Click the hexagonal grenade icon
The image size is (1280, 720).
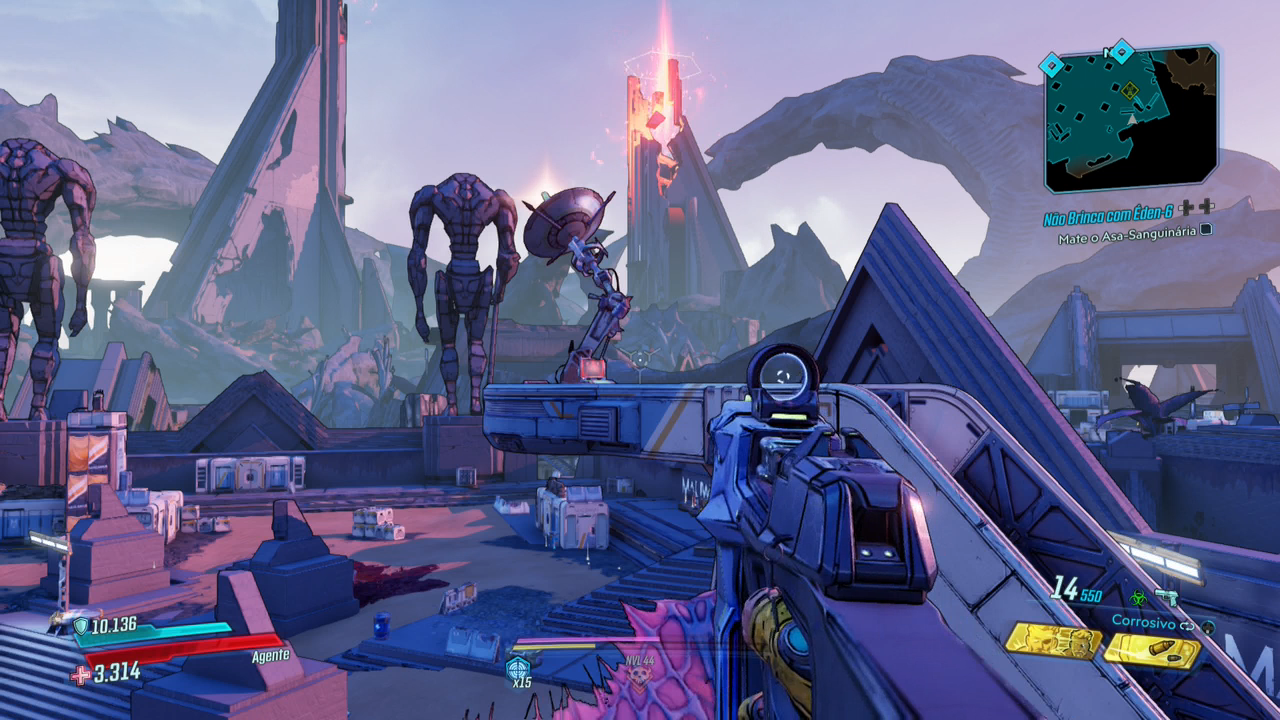(x=517, y=669)
